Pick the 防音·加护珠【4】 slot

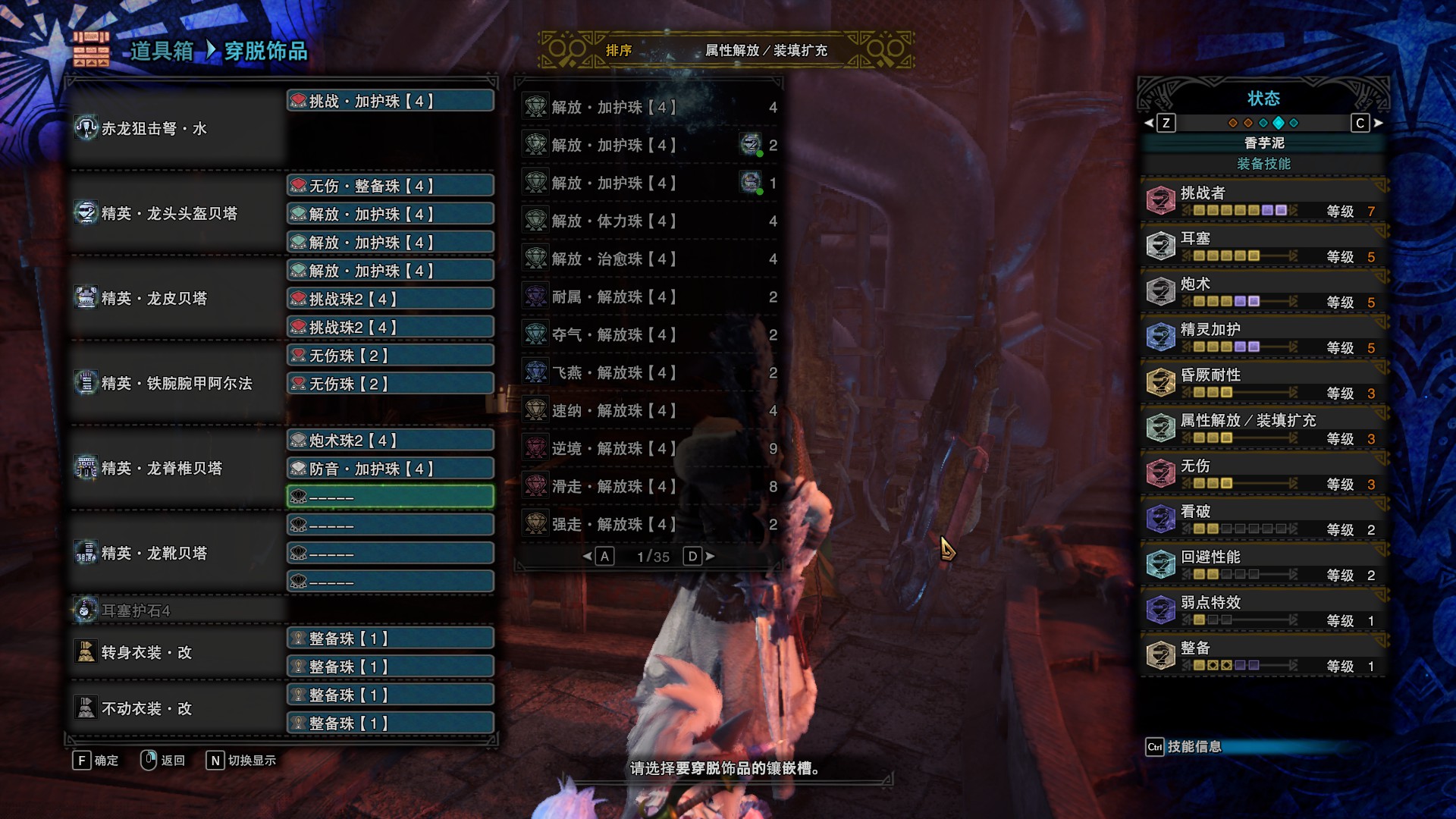click(391, 469)
